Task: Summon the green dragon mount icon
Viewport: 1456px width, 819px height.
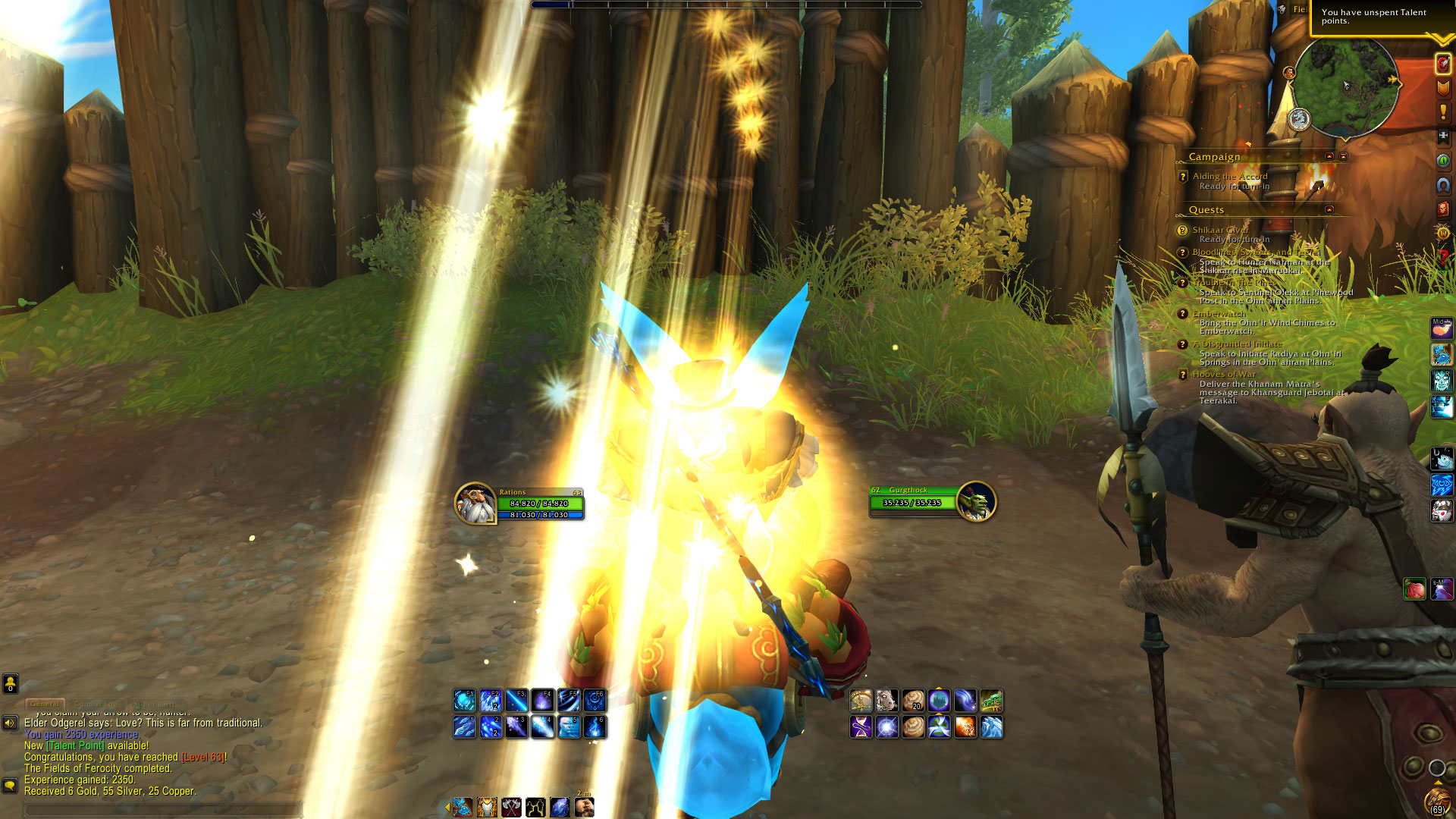Action: coord(991,700)
